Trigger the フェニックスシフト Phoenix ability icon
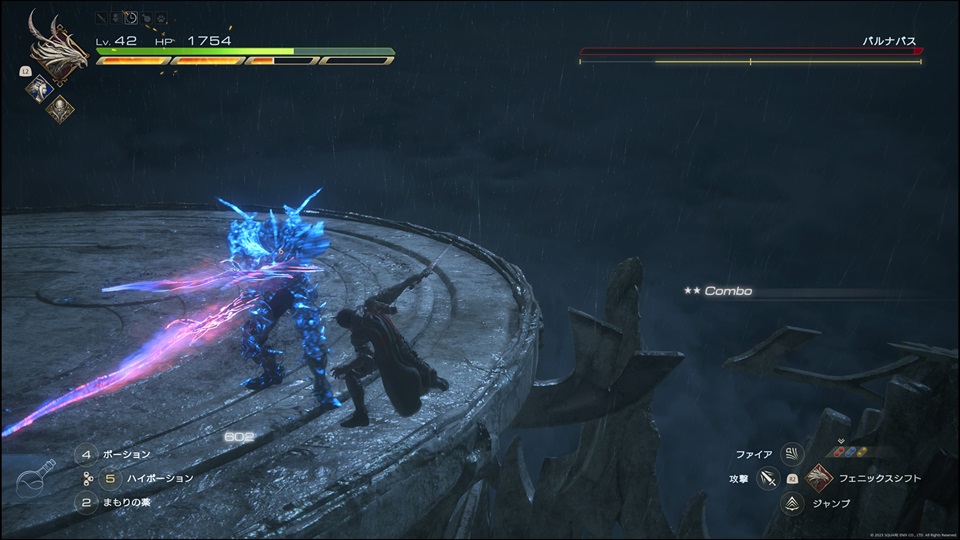This screenshot has height=540, width=960. pyautogui.click(x=819, y=478)
